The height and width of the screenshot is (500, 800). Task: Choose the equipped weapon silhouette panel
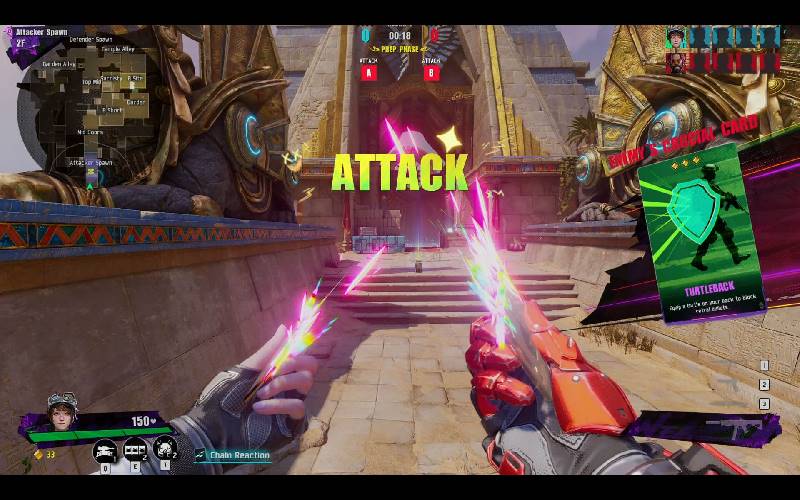pyautogui.click(x=706, y=428)
